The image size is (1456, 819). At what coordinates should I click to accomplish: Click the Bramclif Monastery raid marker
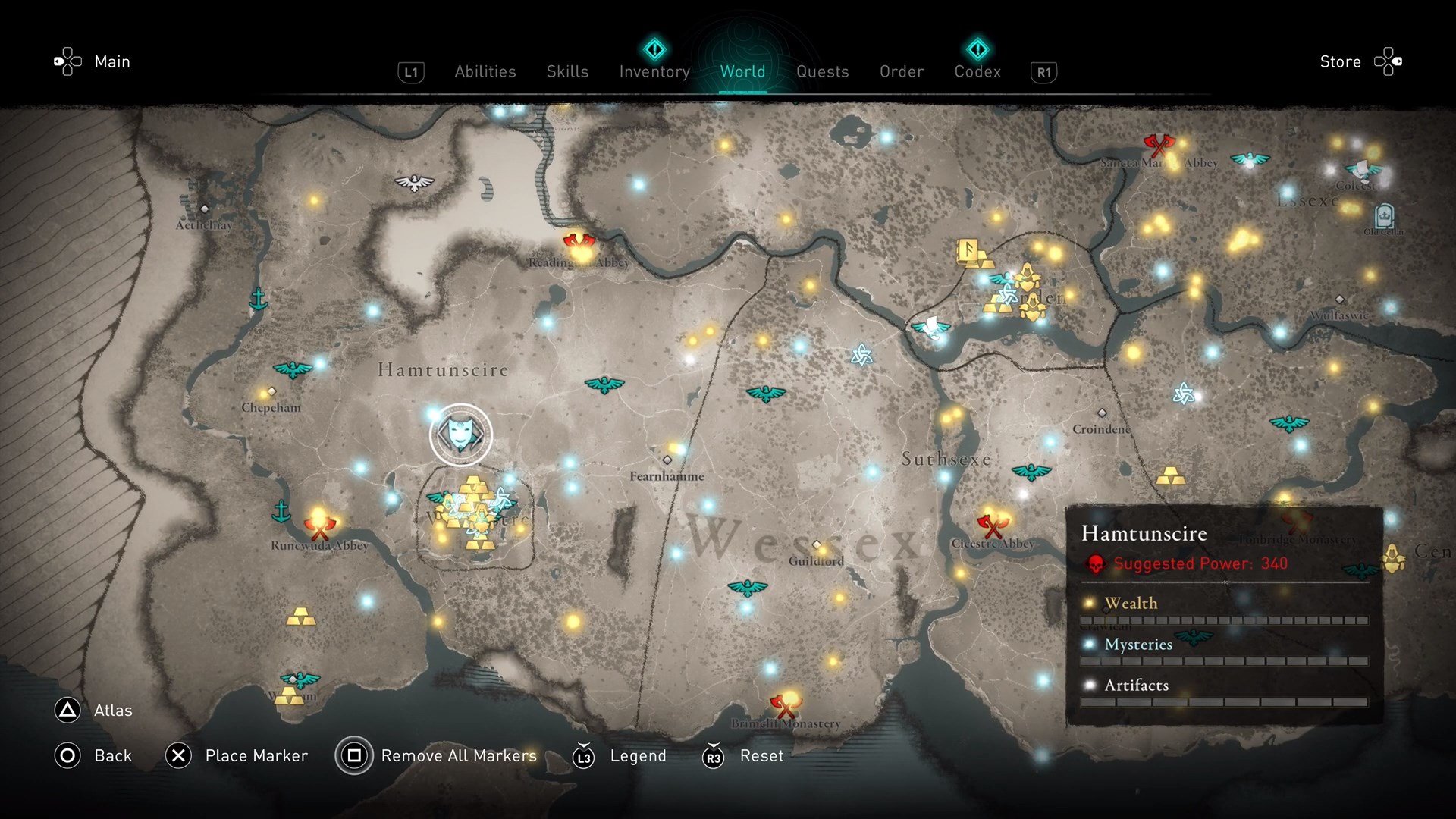point(785,705)
